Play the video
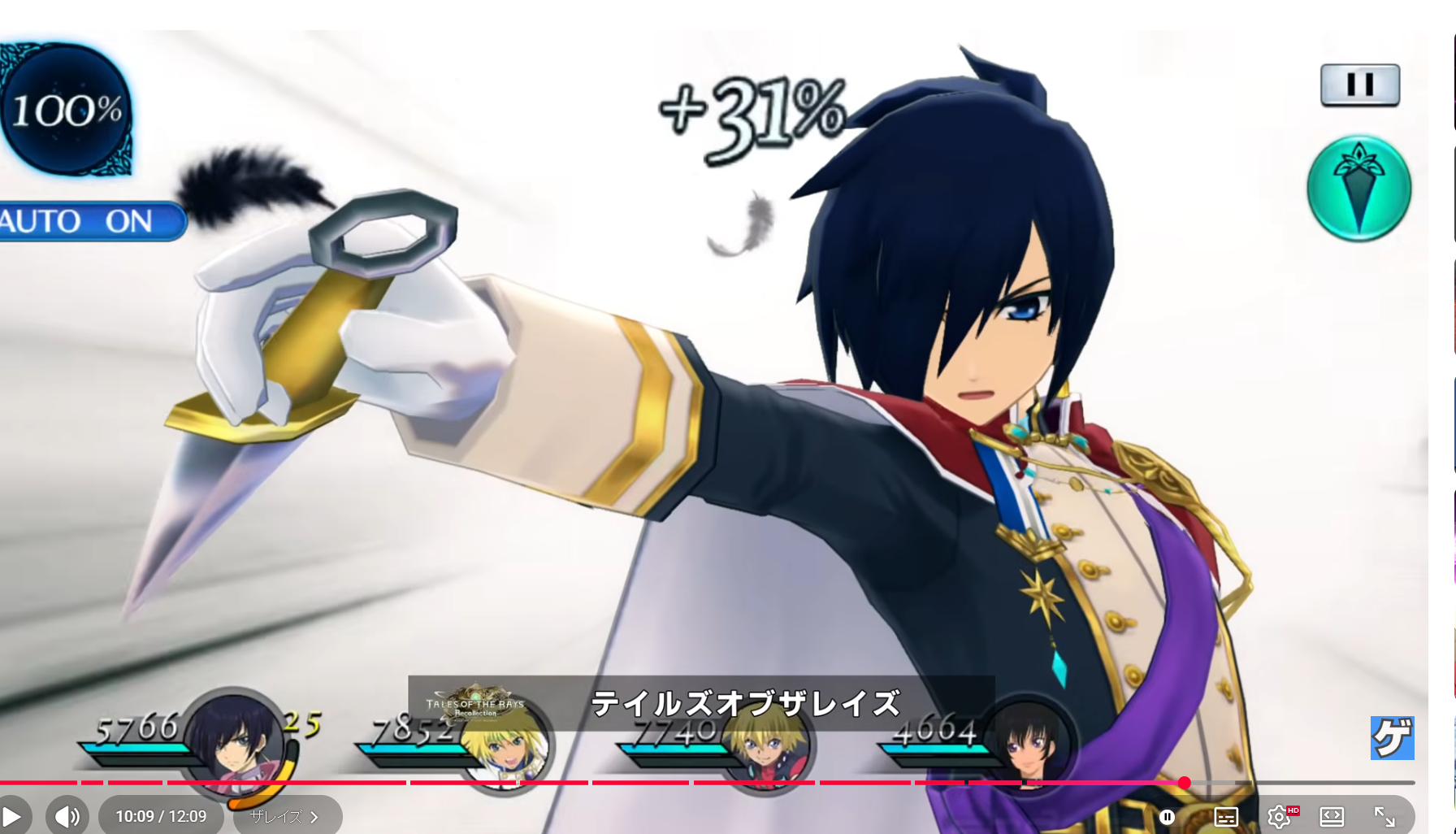The width and height of the screenshot is (1456, 834). pyautogui.click(x=12, y=816)
